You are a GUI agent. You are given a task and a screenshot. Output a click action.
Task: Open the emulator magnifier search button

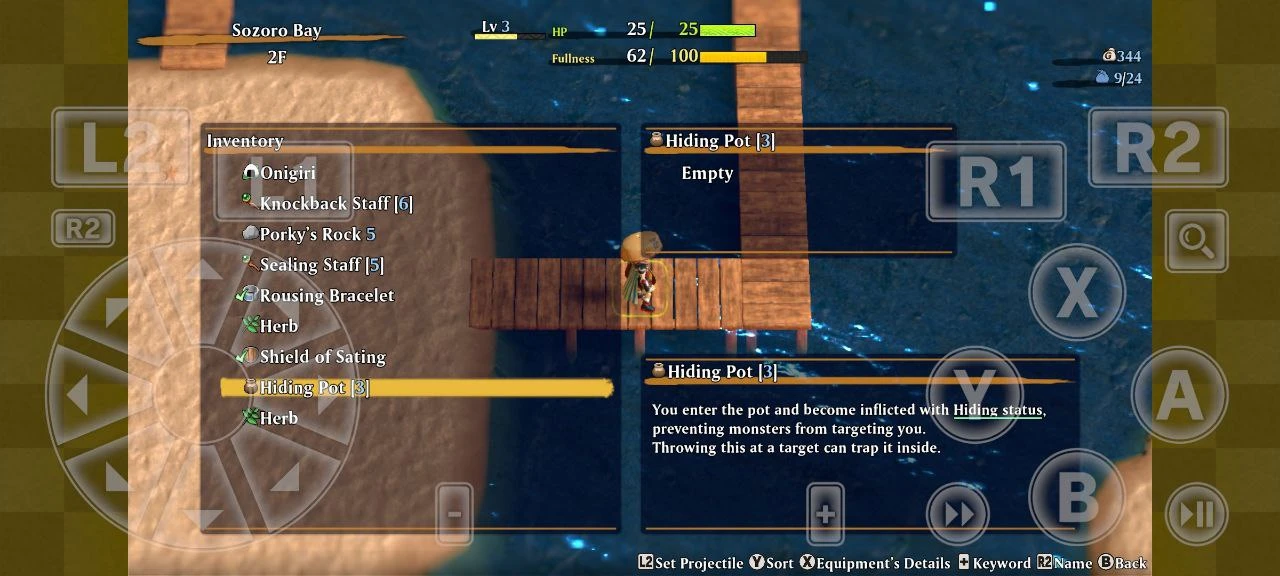pos(1196,241)
